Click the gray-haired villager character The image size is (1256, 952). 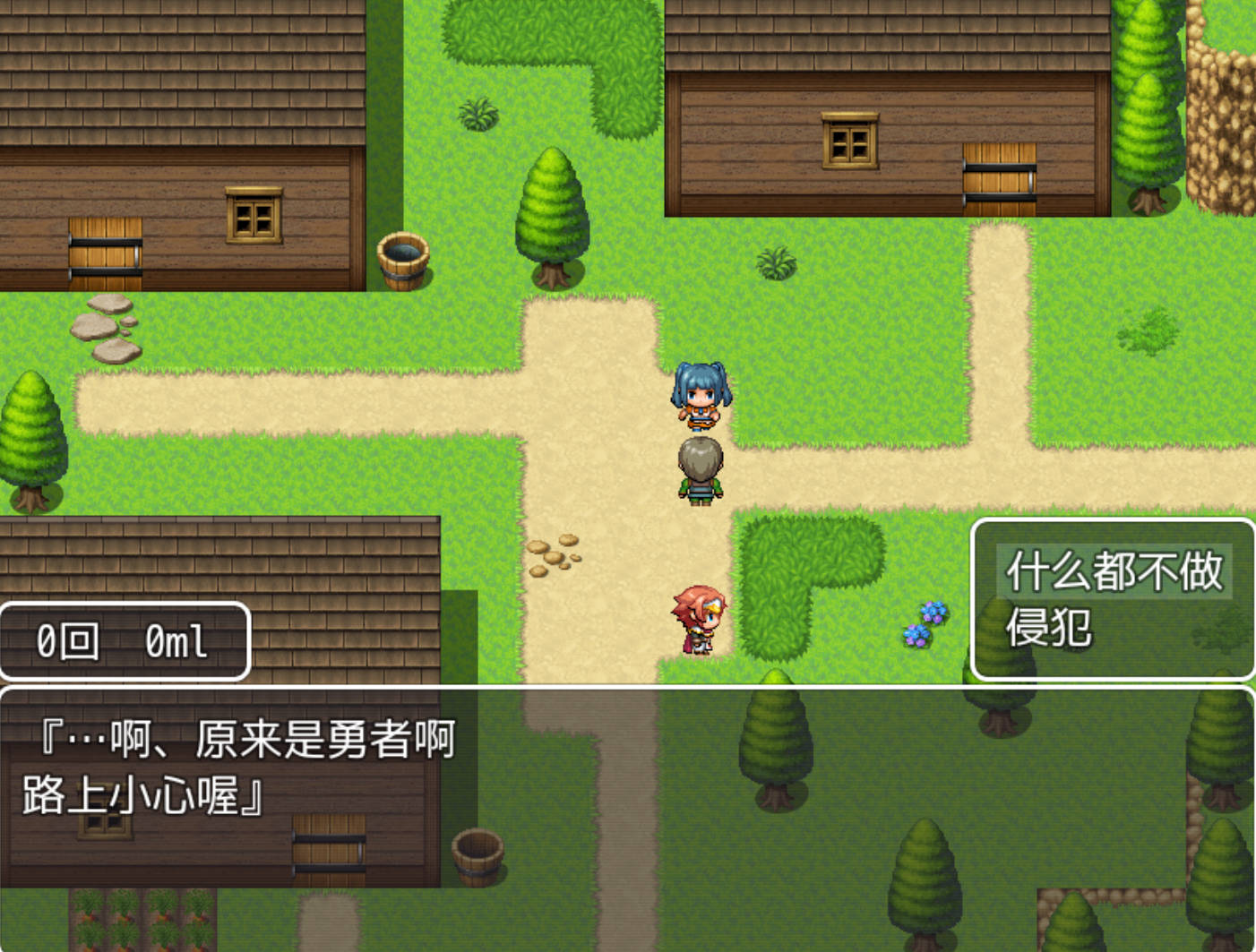click(701, 470)
